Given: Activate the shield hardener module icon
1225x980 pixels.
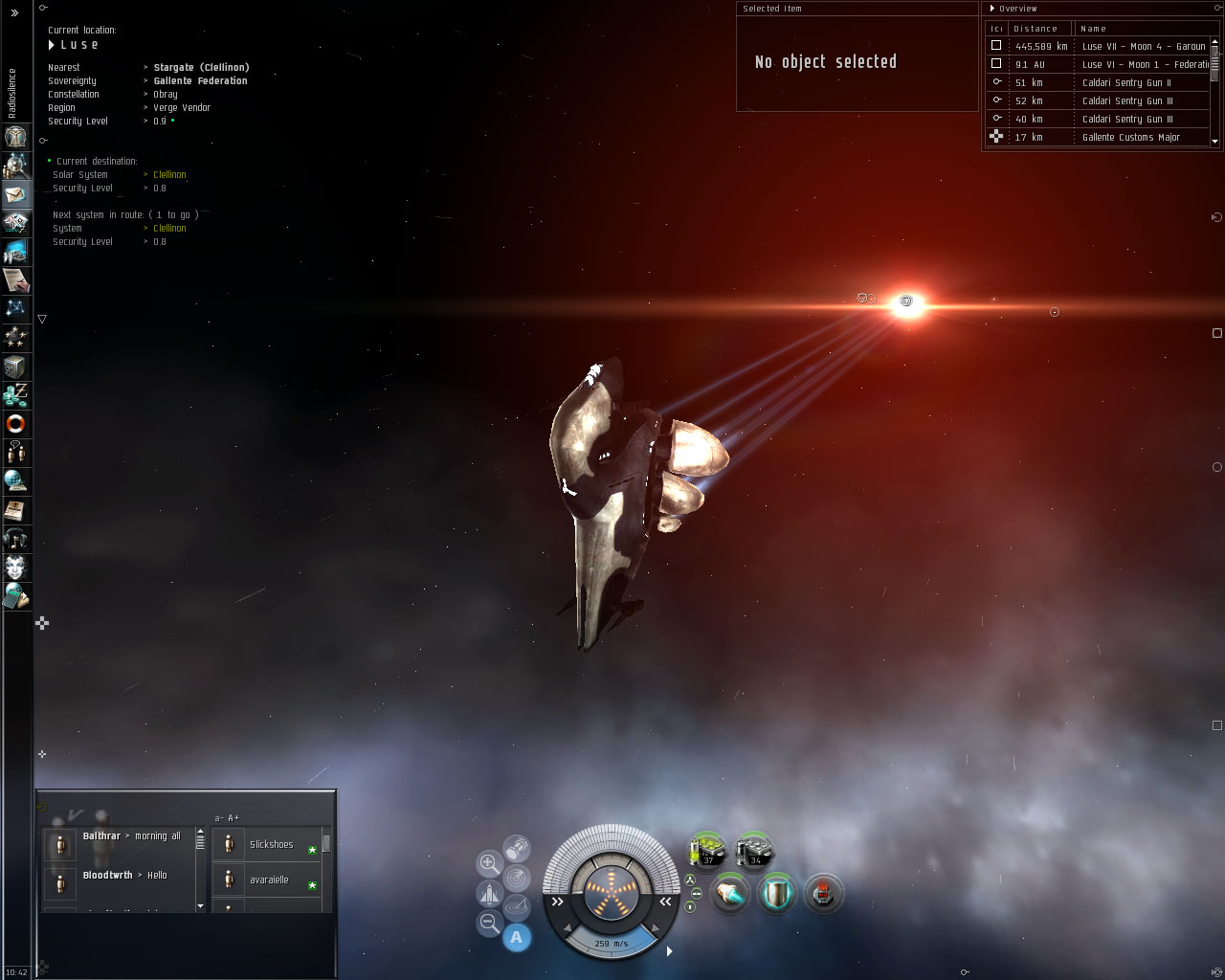Looking at the screenshot, I should 777,894.
